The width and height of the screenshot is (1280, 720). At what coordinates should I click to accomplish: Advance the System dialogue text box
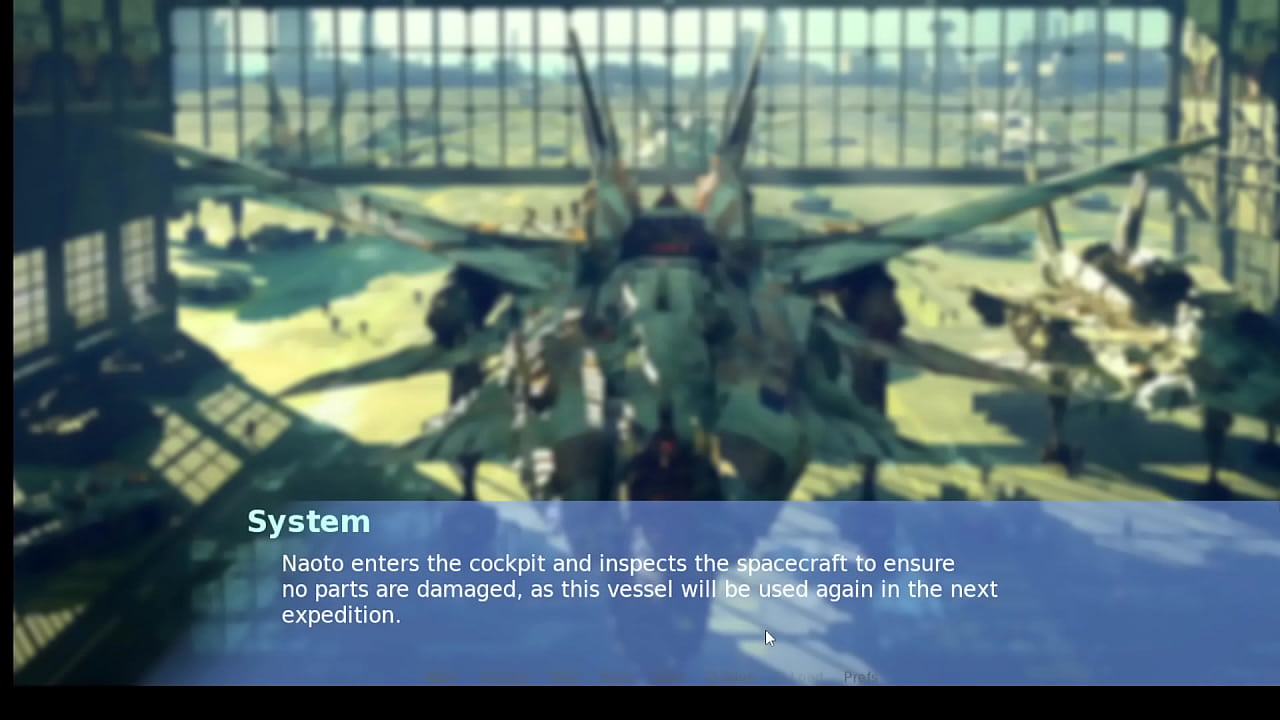pos(640,590)
